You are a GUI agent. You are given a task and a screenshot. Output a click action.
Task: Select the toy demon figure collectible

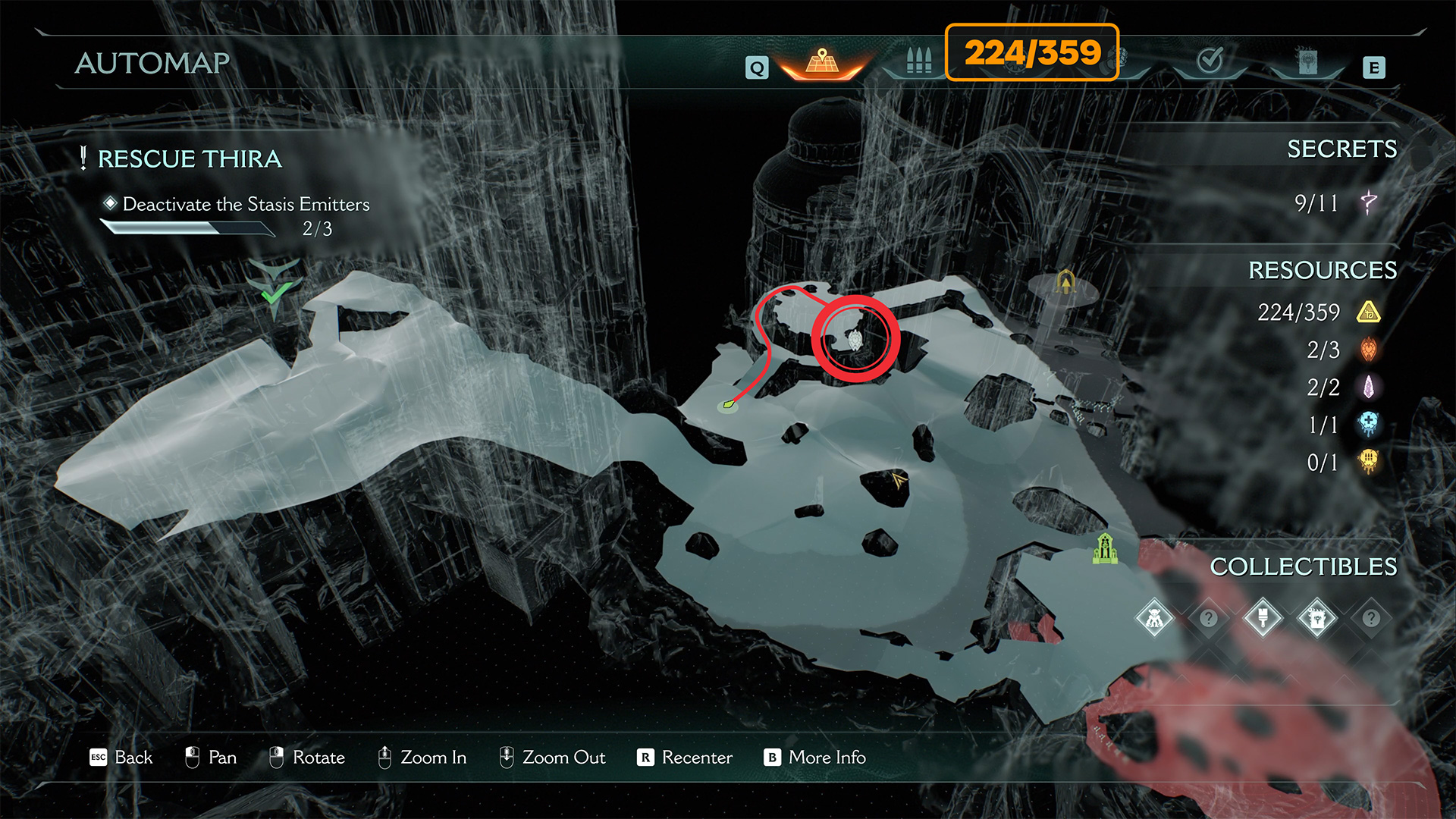click(1154, 619)
